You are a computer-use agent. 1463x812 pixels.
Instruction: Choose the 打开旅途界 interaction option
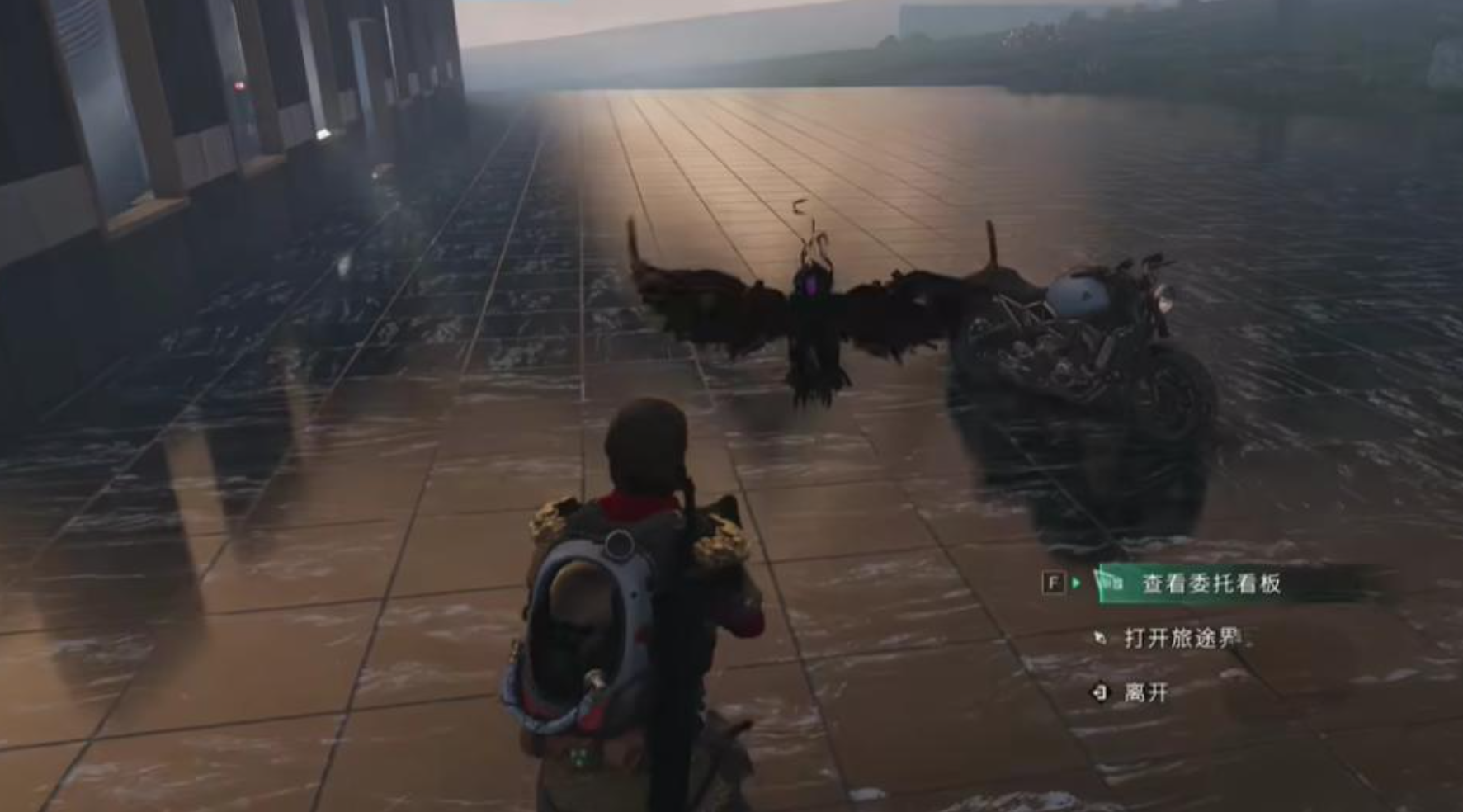[1182, 638]
